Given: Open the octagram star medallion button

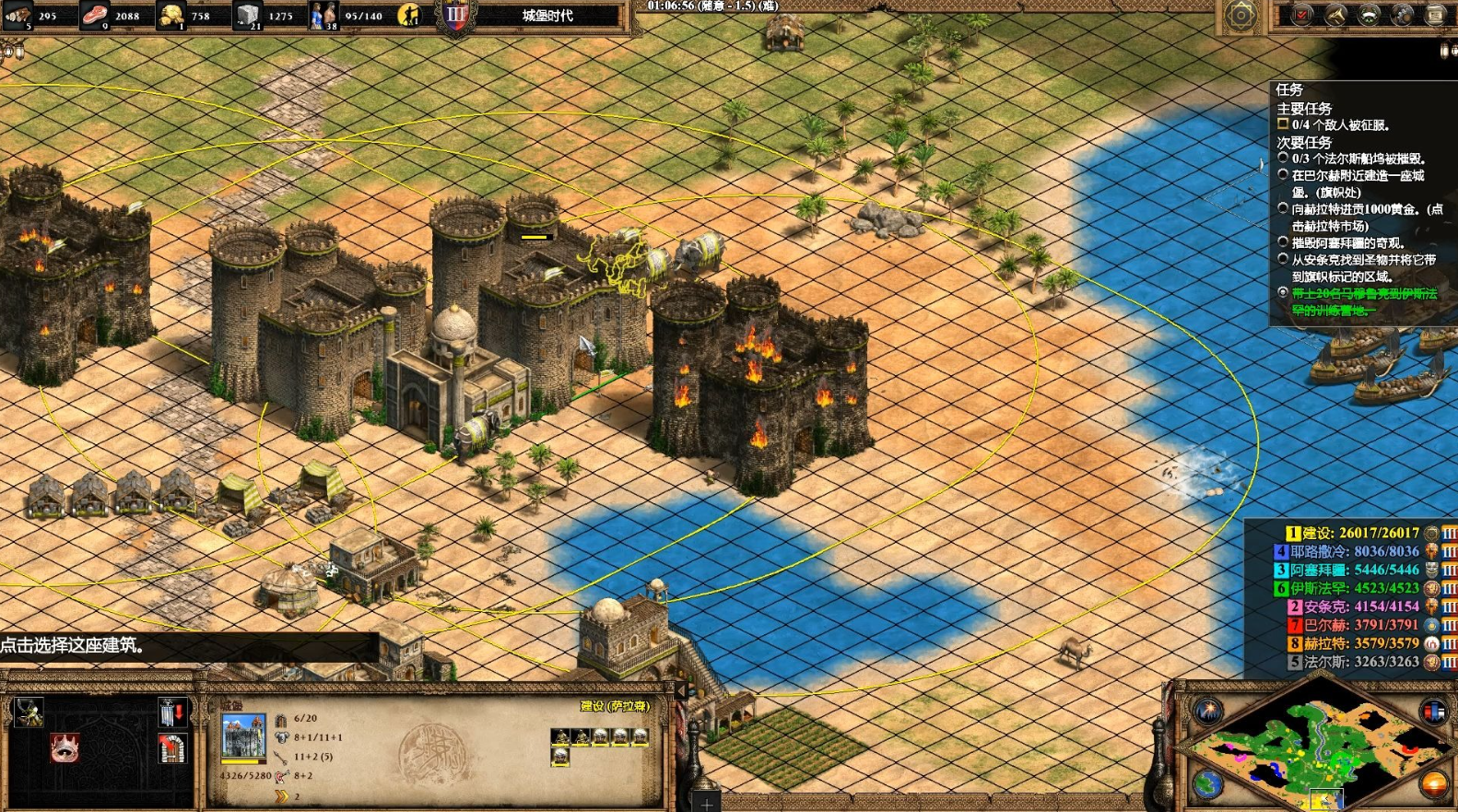Looking at the screenshot, I should coord(1240,15).
